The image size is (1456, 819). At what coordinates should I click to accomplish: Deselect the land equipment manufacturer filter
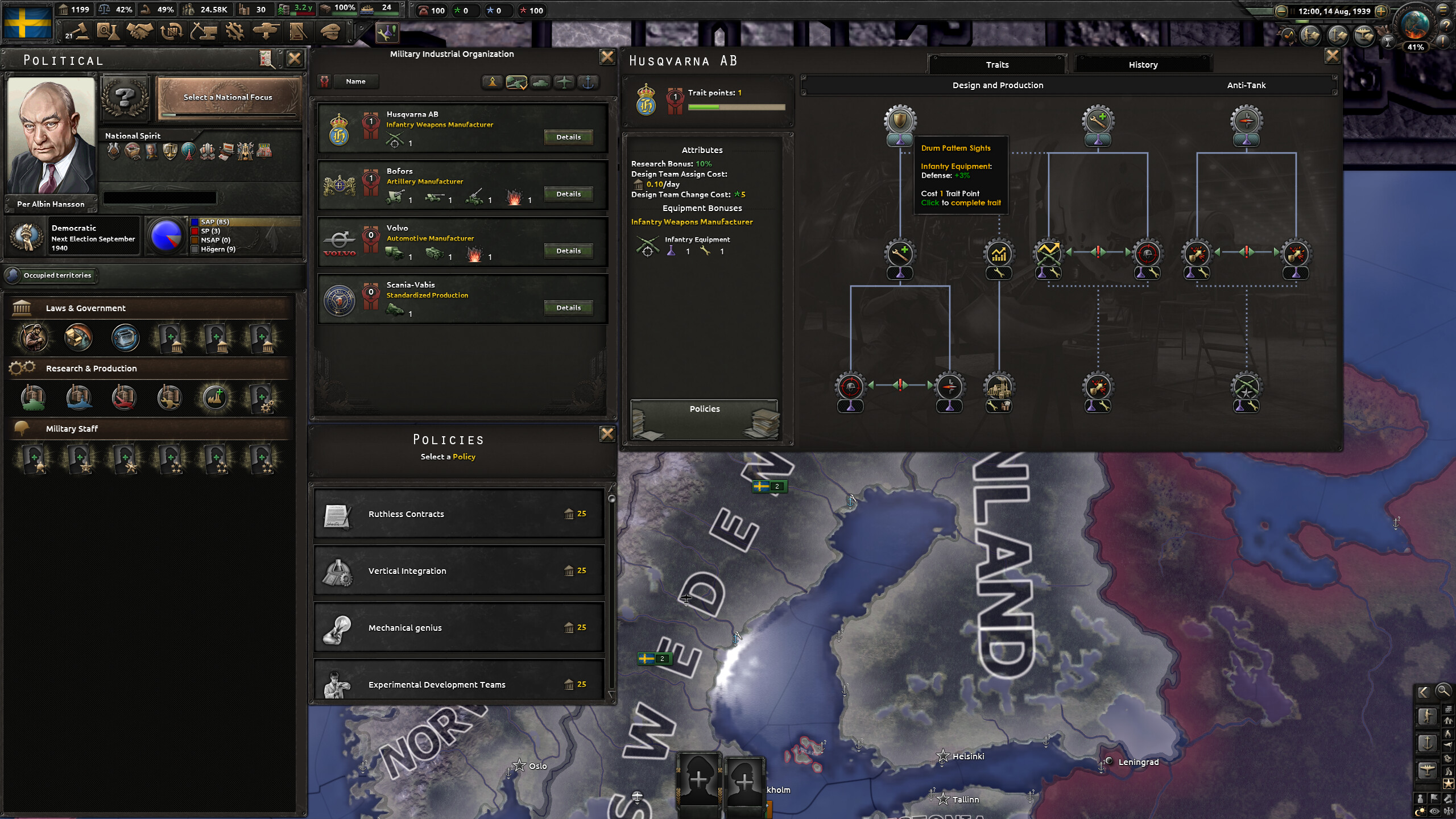[516, 82]
